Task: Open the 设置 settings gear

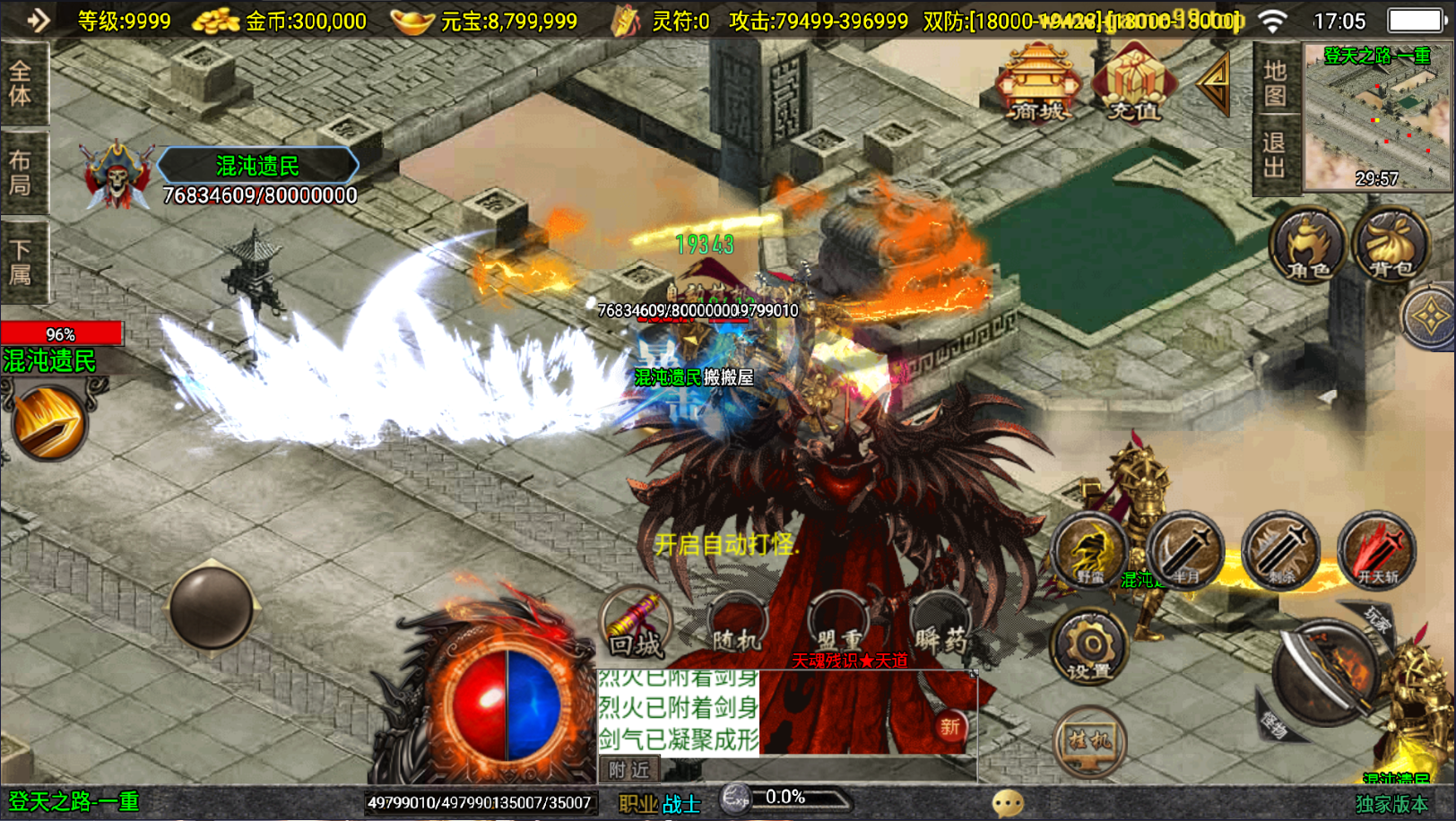Action: click(x=1089, y=647)
